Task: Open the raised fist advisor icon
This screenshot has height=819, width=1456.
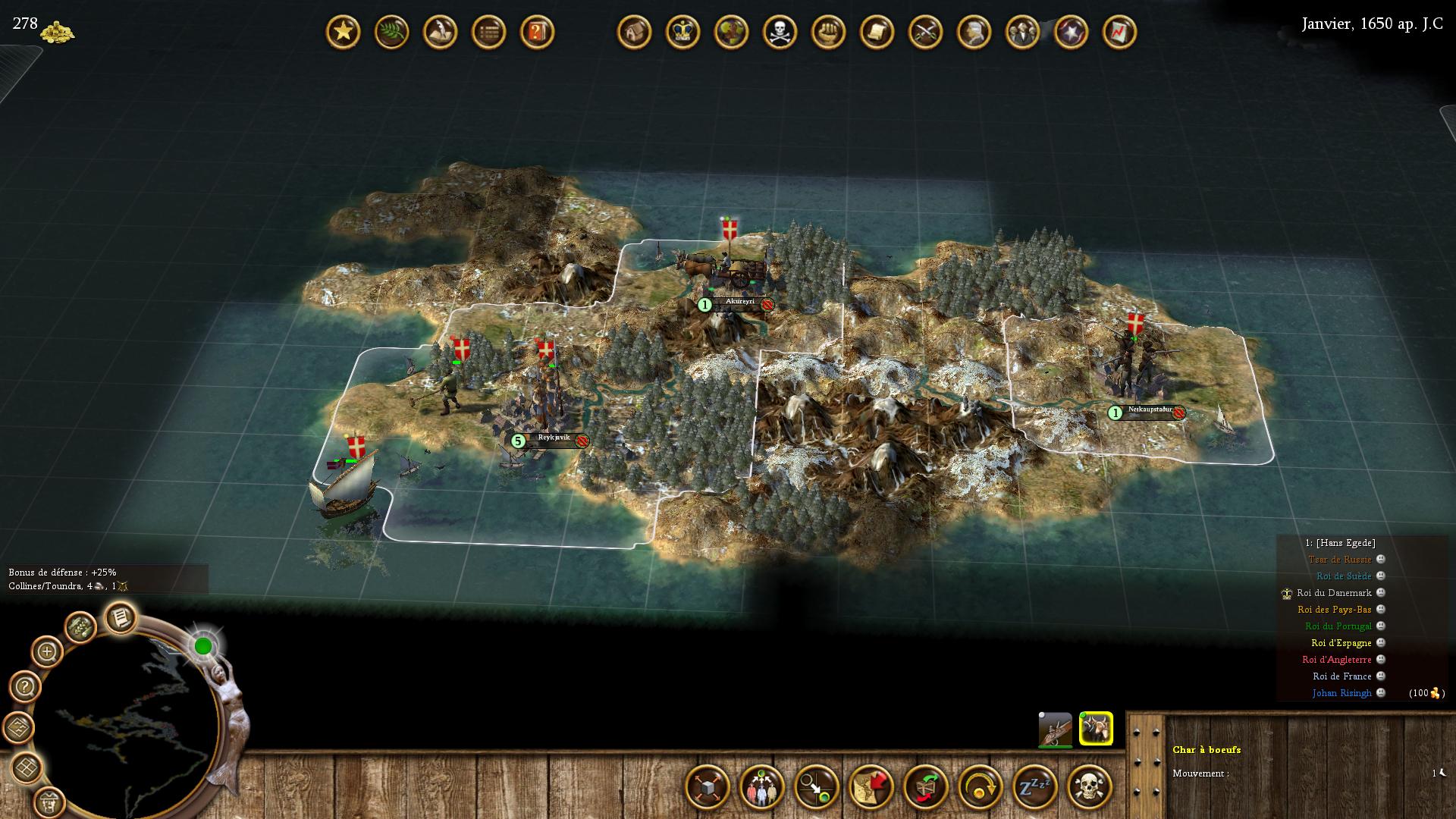Action: [828, 33]
